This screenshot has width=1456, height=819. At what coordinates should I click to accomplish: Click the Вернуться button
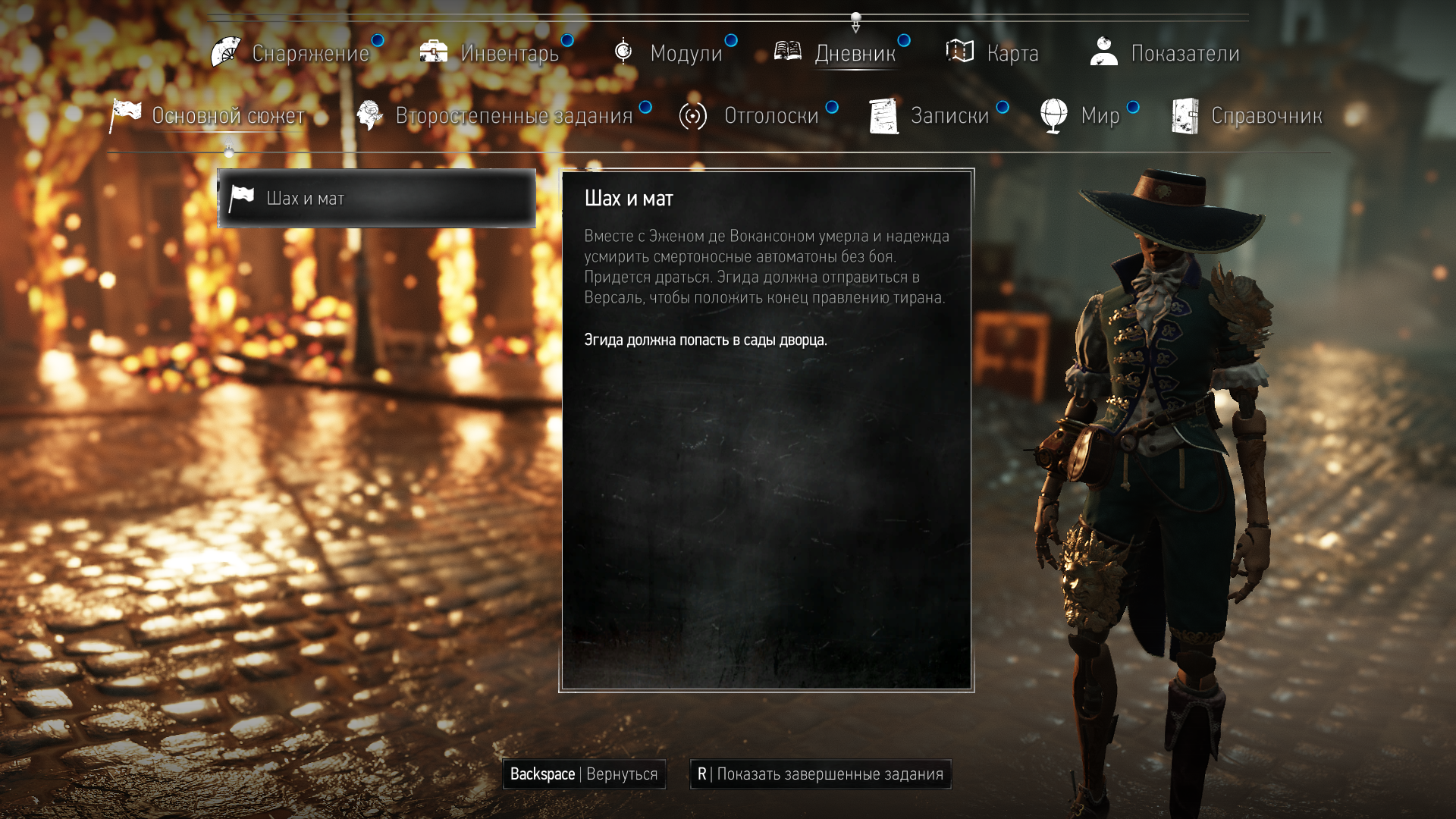584,774
